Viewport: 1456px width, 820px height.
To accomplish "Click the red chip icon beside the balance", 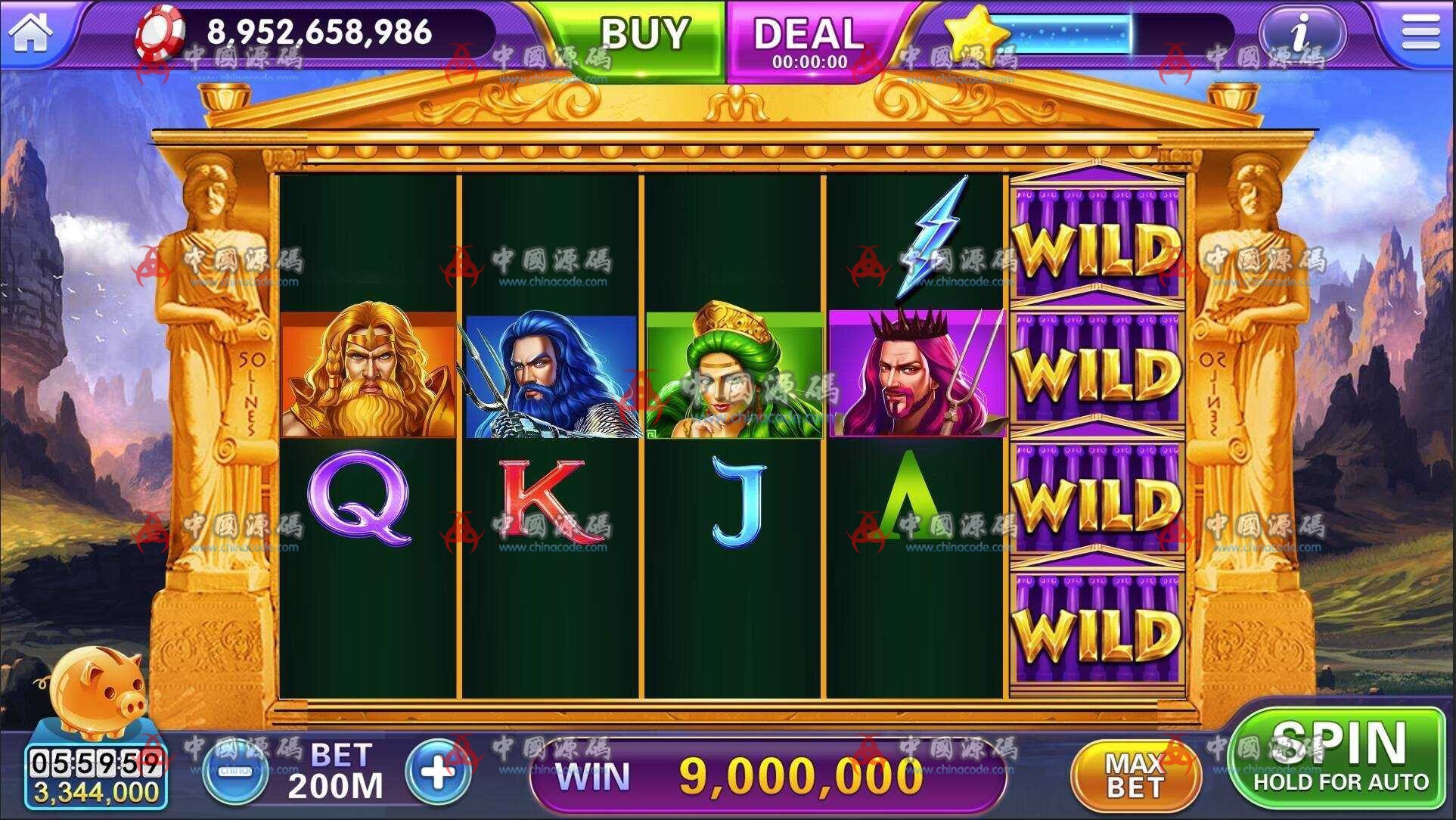I will click(168, 33).
